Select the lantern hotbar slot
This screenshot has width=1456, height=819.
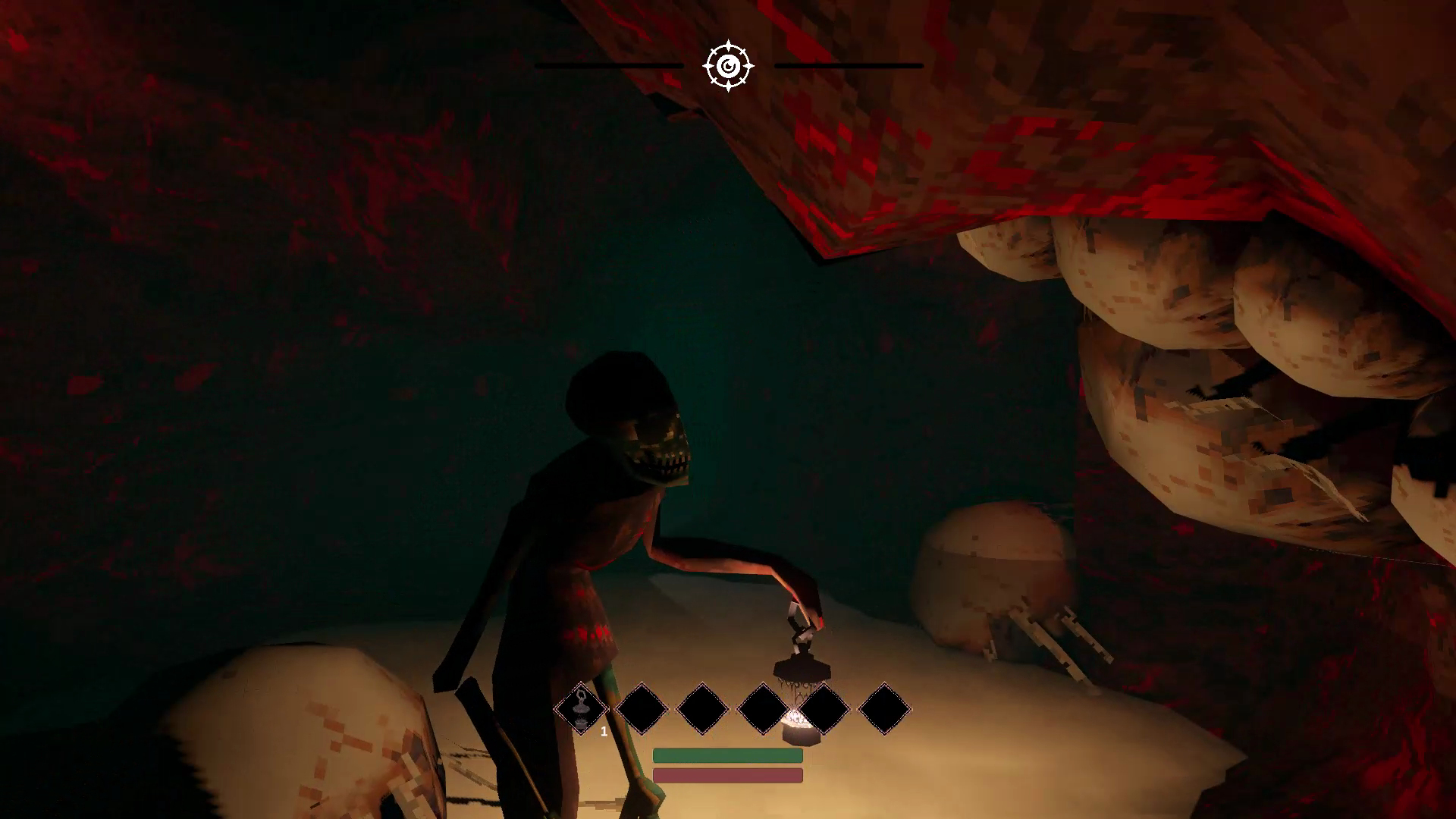click(x=581, y=709)
